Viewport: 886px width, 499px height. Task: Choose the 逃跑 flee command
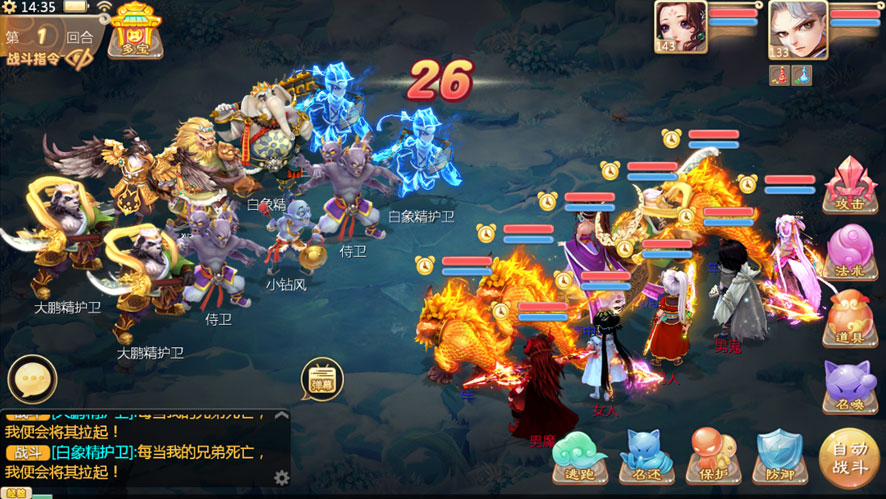tap(579, 458)
